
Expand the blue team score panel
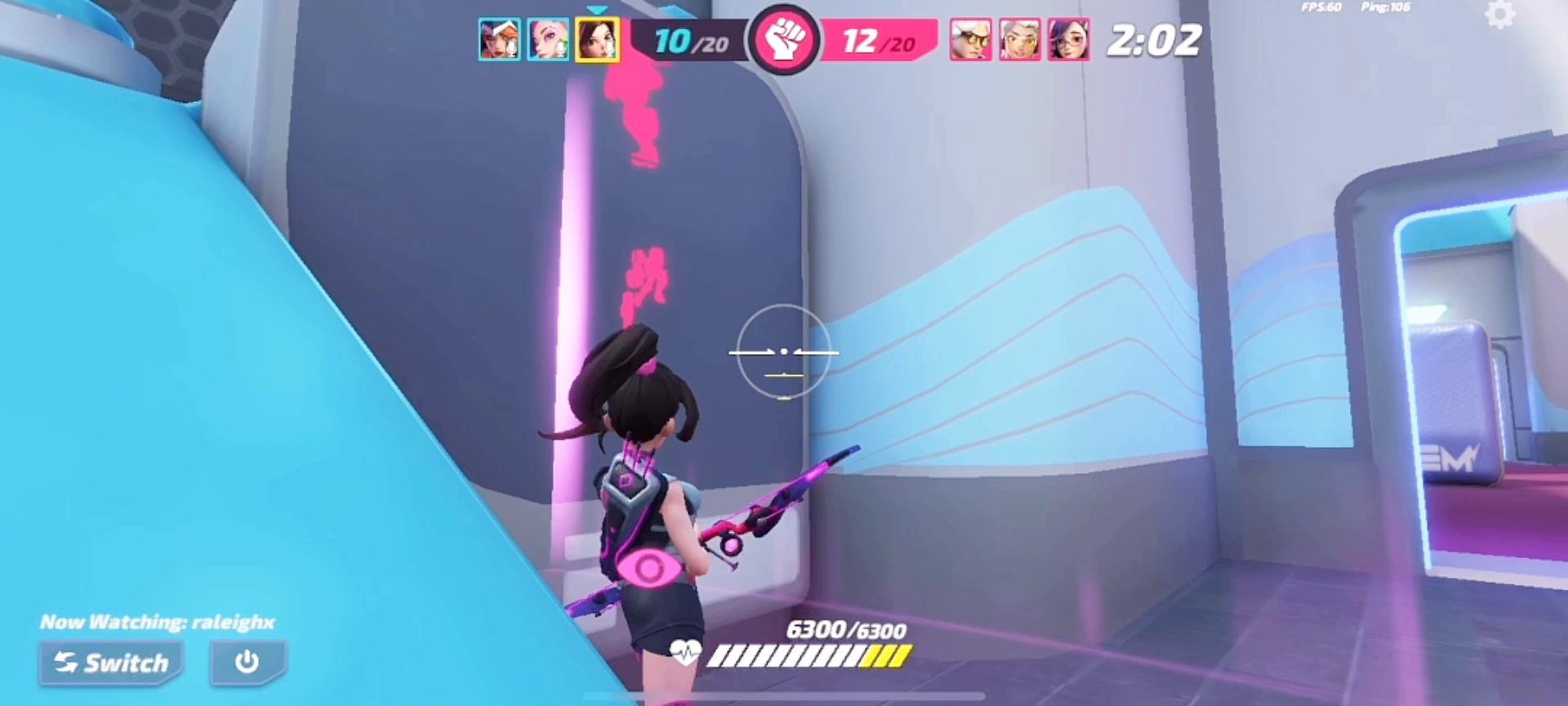691,42
